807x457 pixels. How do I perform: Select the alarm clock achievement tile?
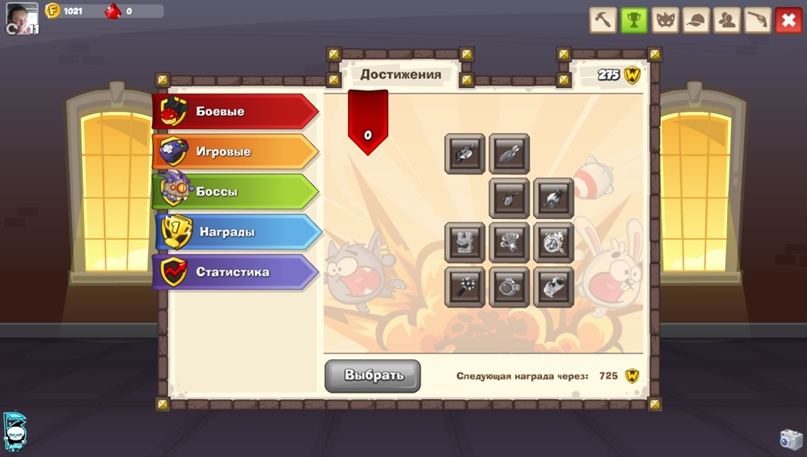pyautogui.click(x=553, y=242)
